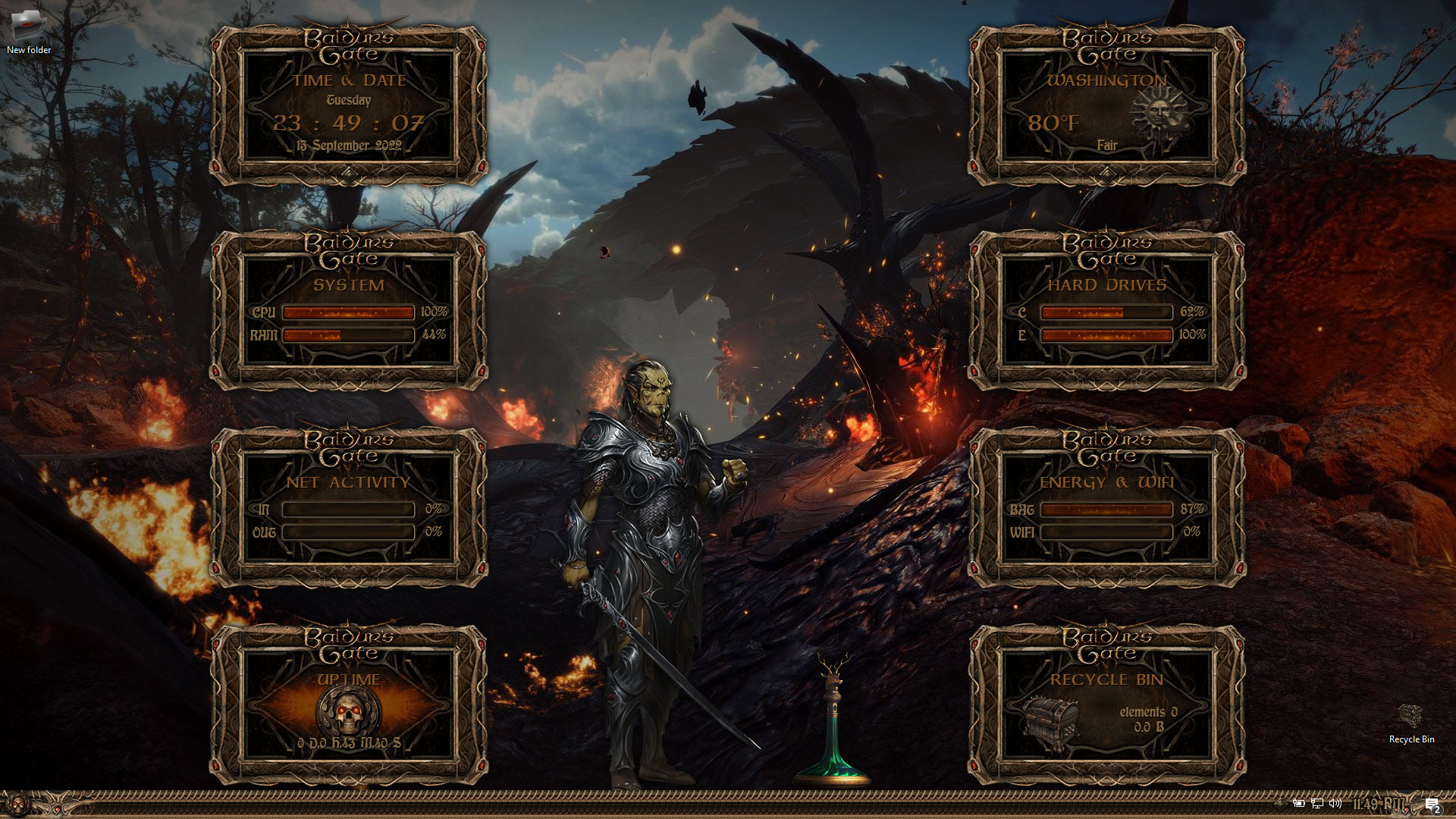This screenshot has width=1456, height=819.
Task: Select the Recycle Bin desktop icon
Action: (1410, 722)
